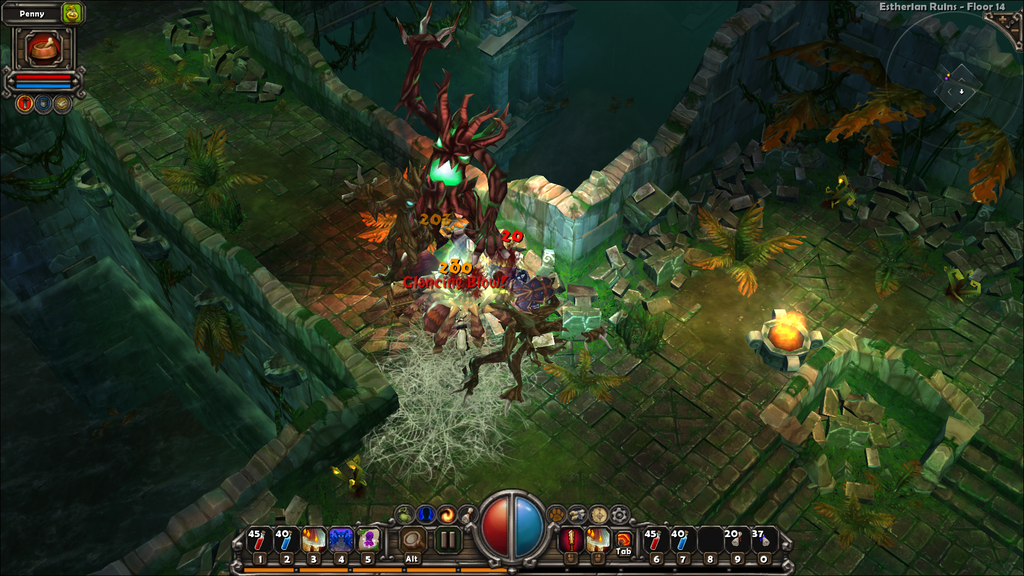
Task: Use the mana potion in slot 7
Action: [683, 541]
